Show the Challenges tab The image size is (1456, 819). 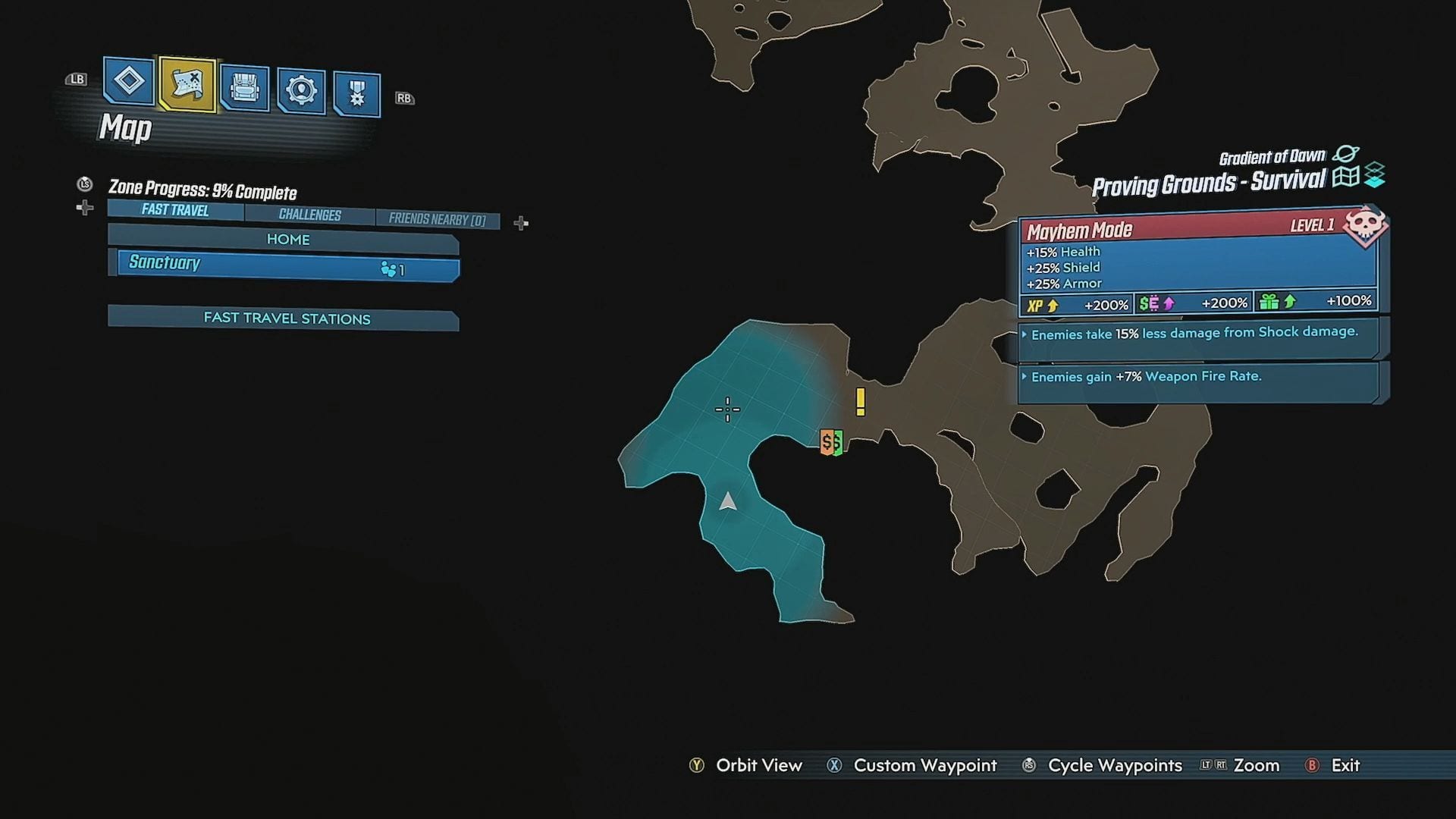(x=309, y=215)
